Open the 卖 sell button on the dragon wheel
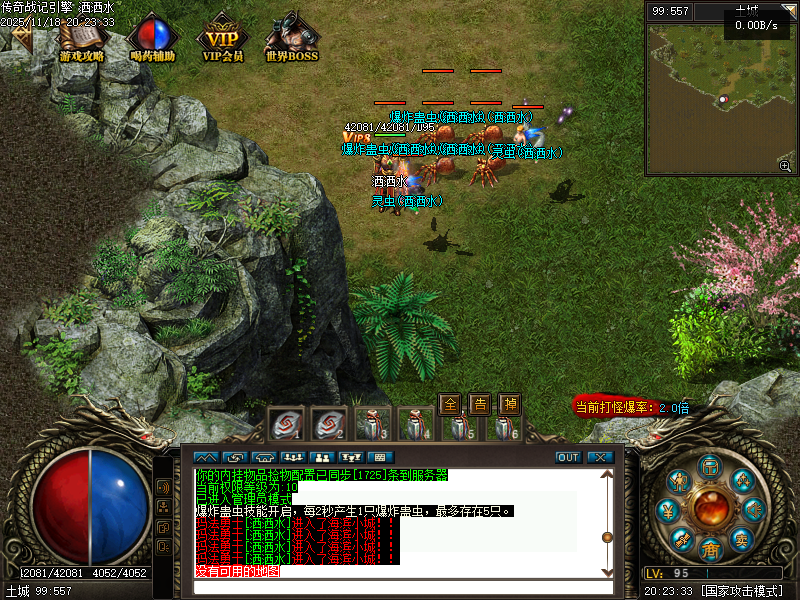This screenshot has height=600, width=800. click(741, 538)
